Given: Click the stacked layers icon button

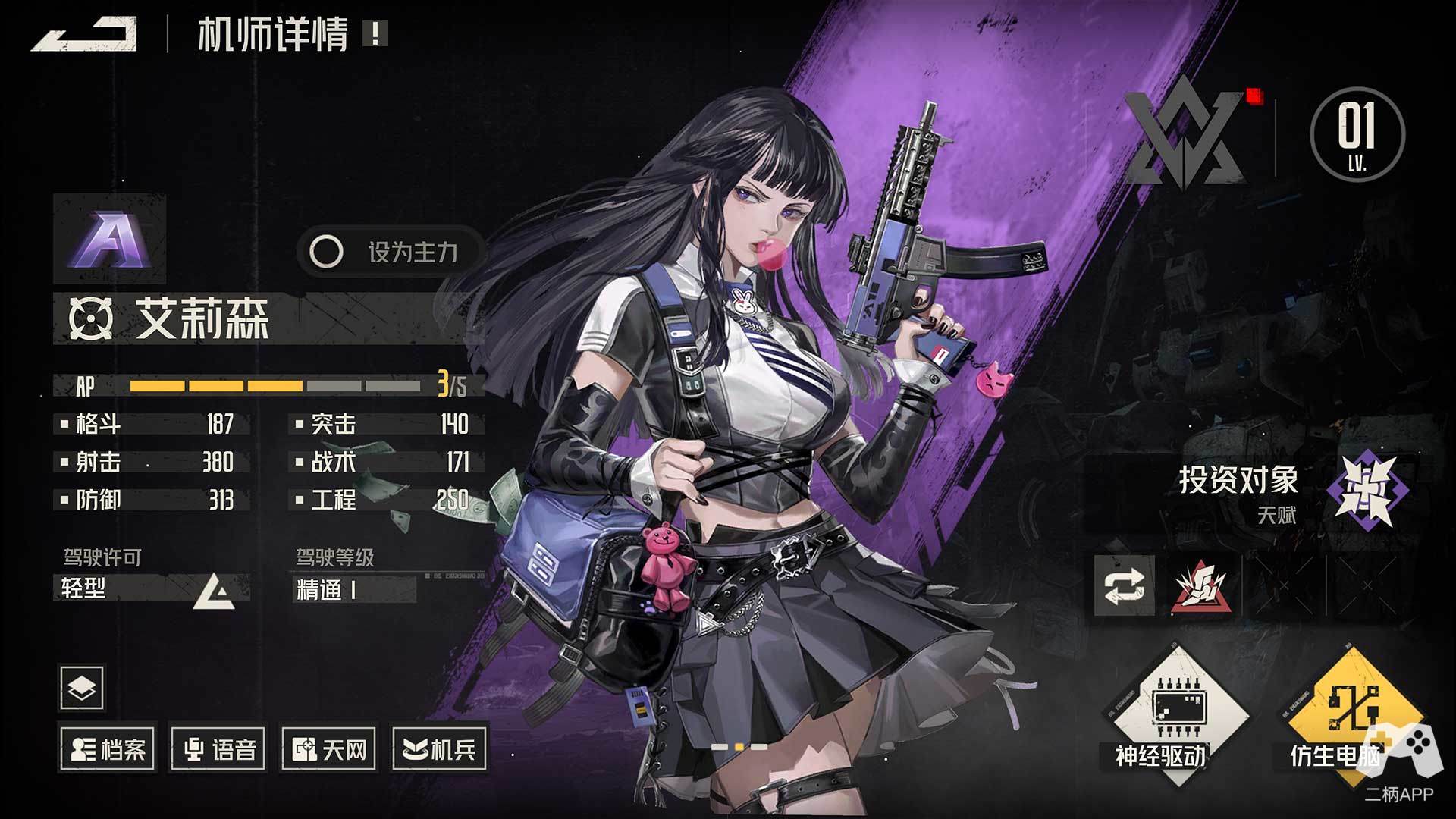Looking at the screenshot, I should [x=81, y=687].
